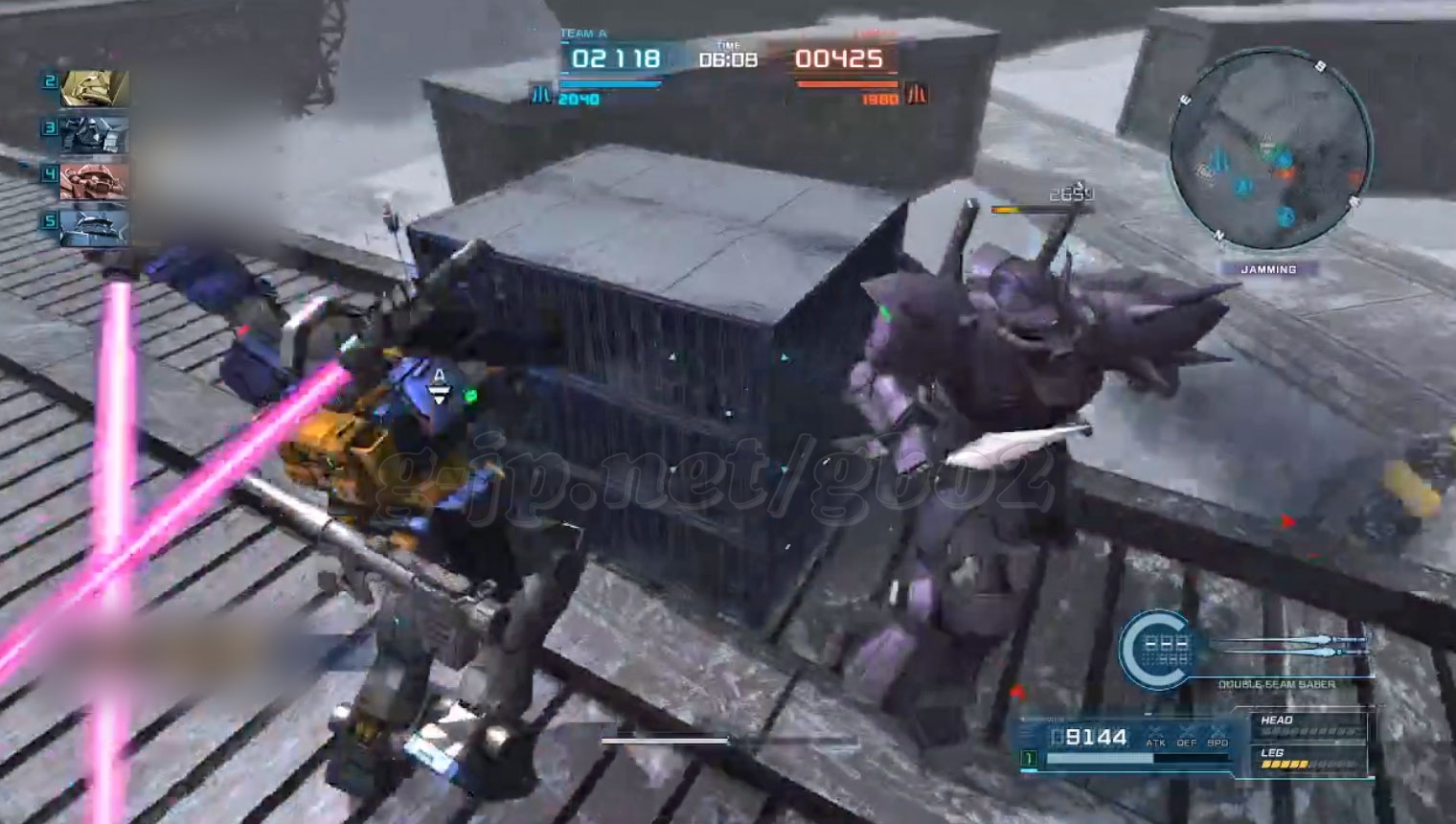Select teammate 3's grey mobile suit portrait
This screenshot has height=824, width=1456.
coord(95,134)
